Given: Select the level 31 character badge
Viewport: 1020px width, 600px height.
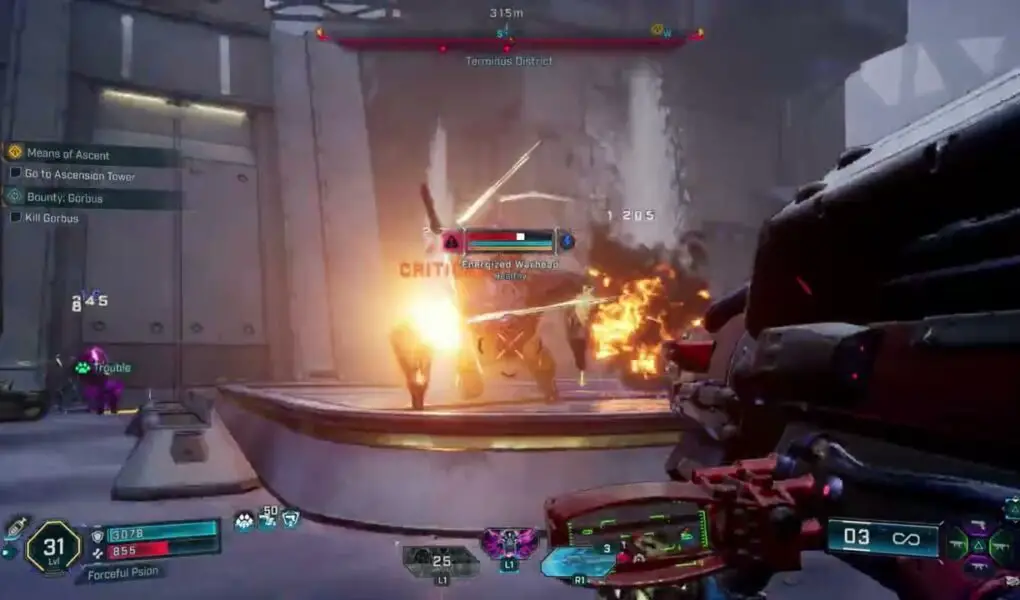Looking at the screenshot, I should point(53,546).
